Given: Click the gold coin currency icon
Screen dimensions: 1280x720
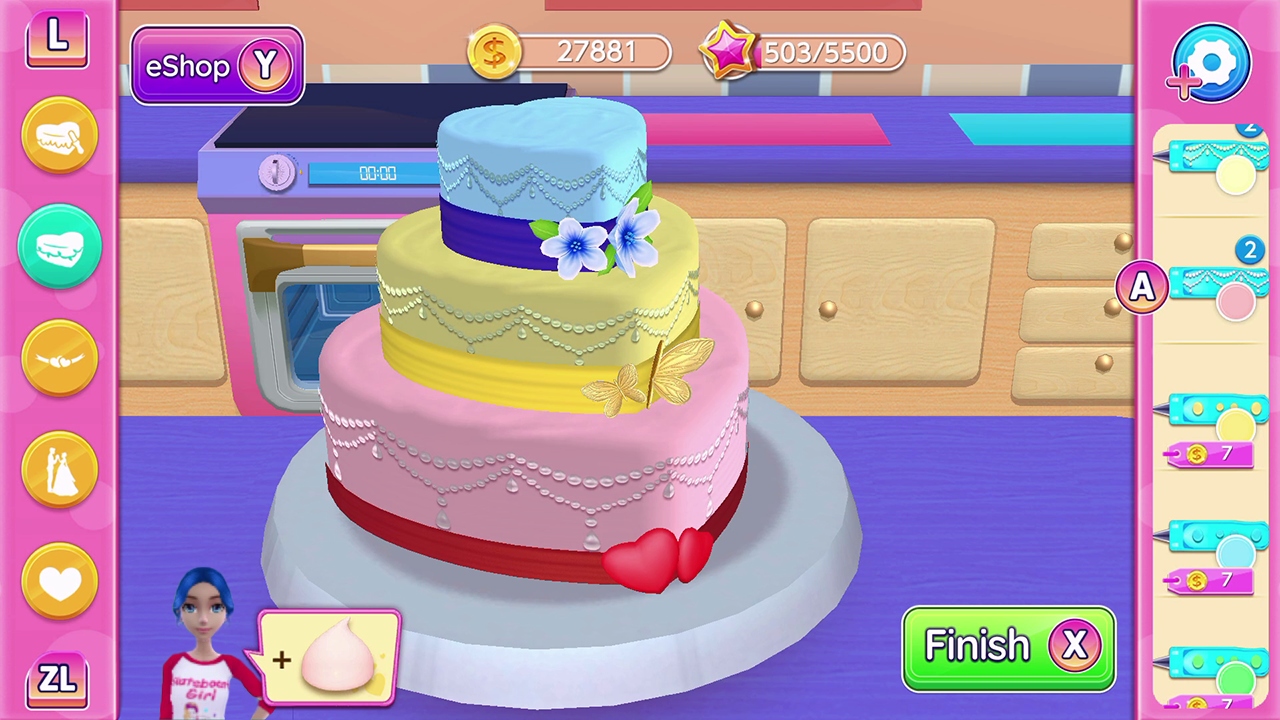Looking at the screenshot, I should (493, 51).
